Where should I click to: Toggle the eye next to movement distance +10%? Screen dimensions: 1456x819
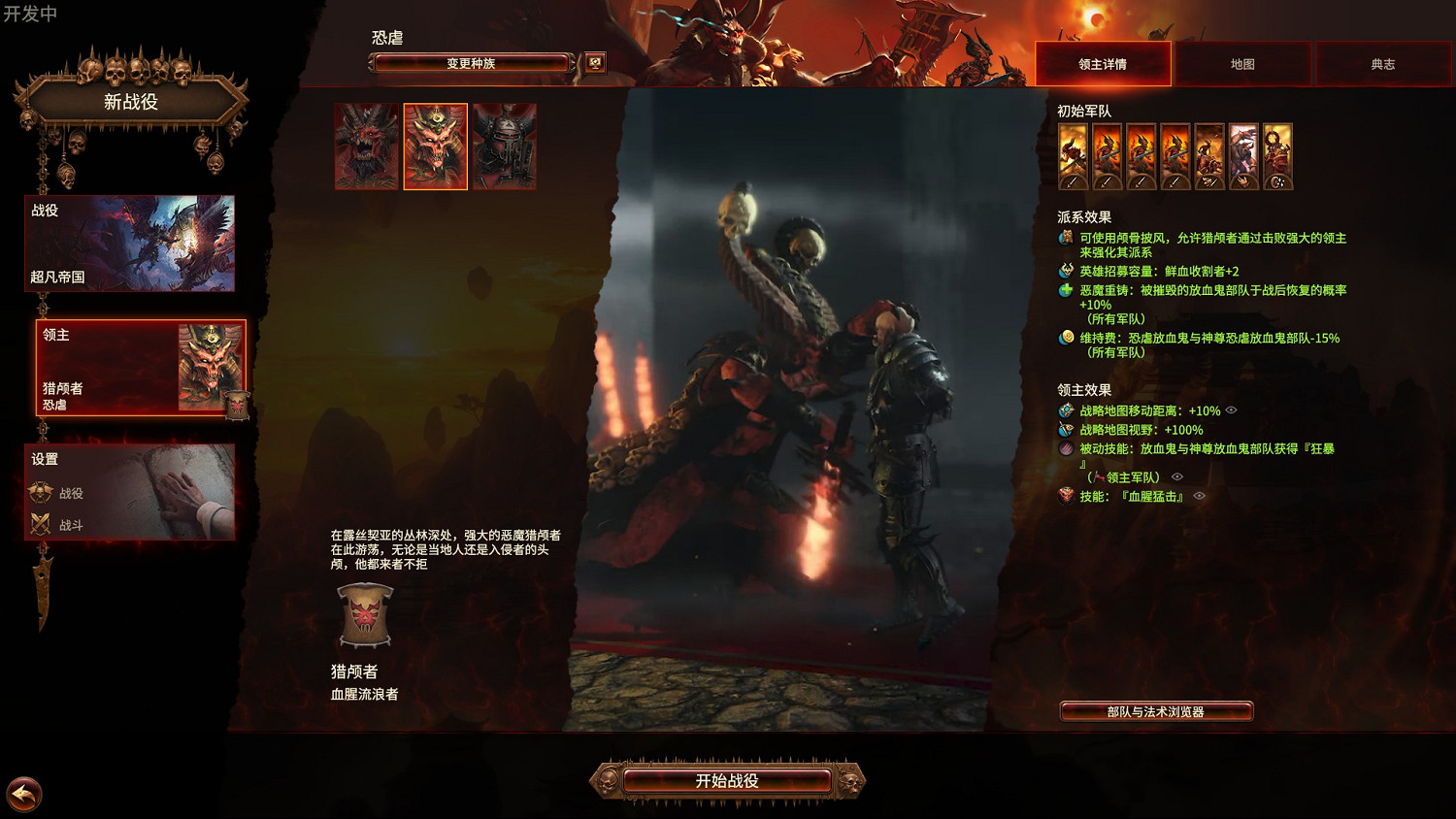(1233, 410)
